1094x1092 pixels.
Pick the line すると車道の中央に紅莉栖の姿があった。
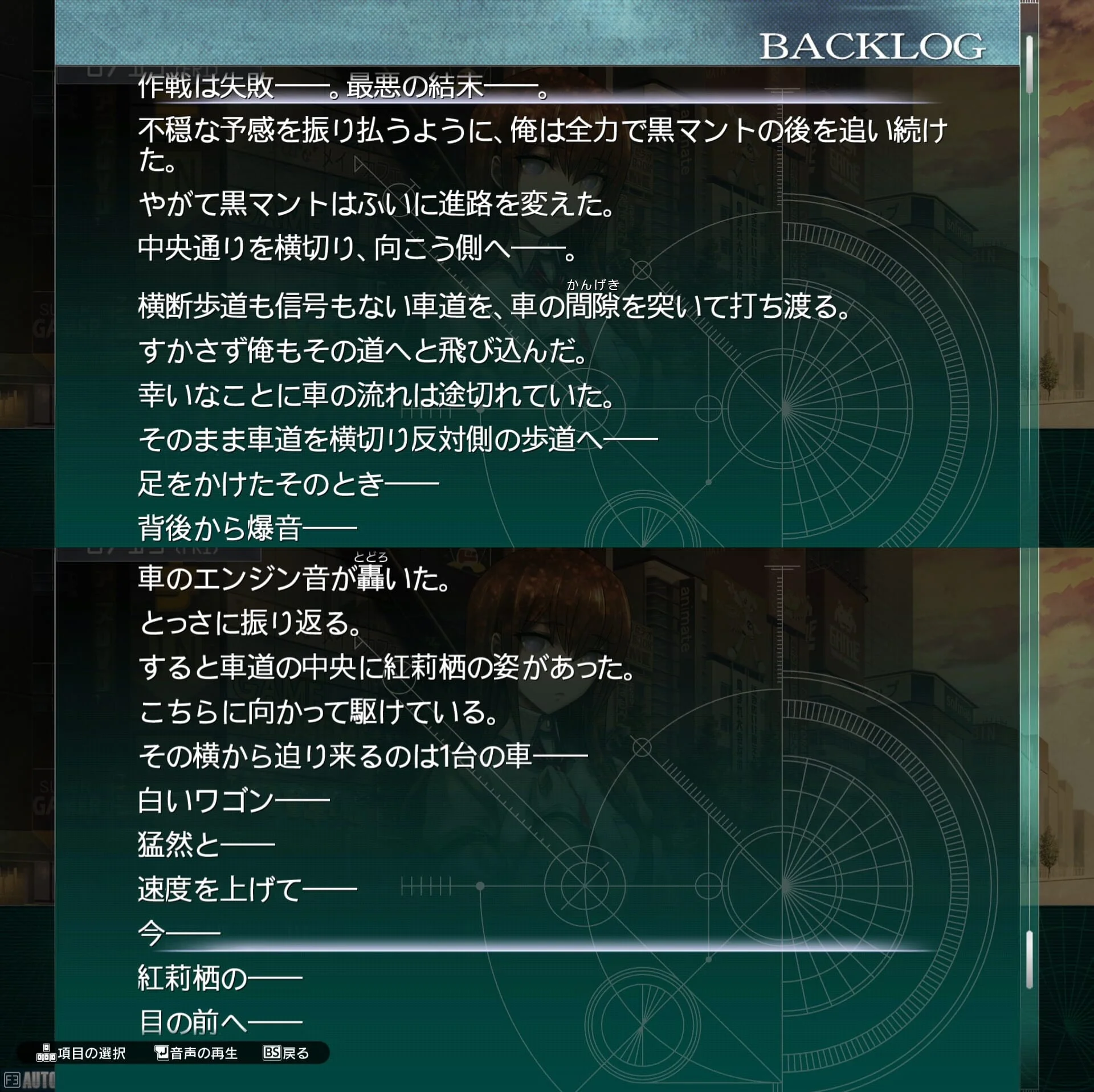(387, 668)
